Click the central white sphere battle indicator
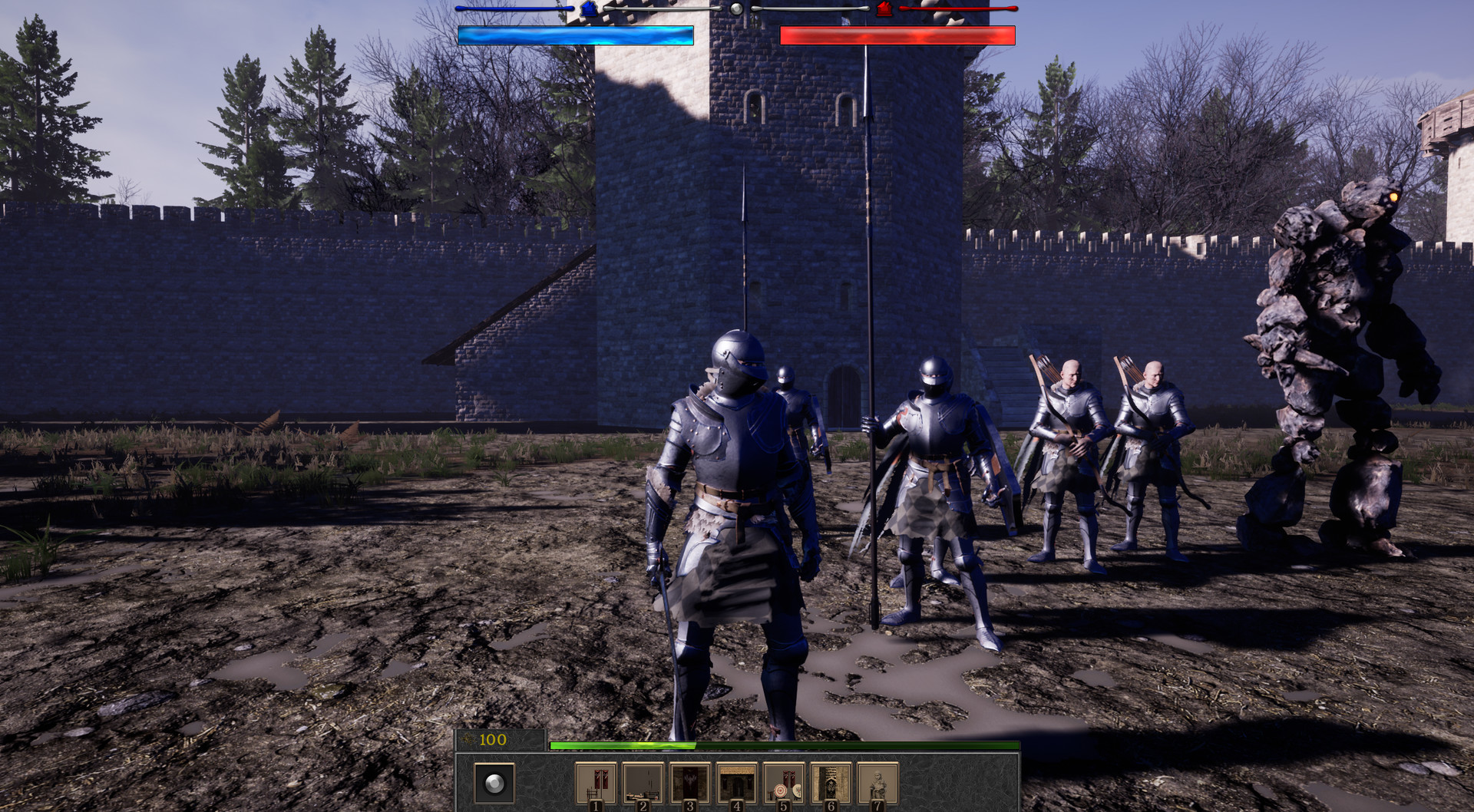This screenshot has height=812, width=1474. [x=735, y=9]
